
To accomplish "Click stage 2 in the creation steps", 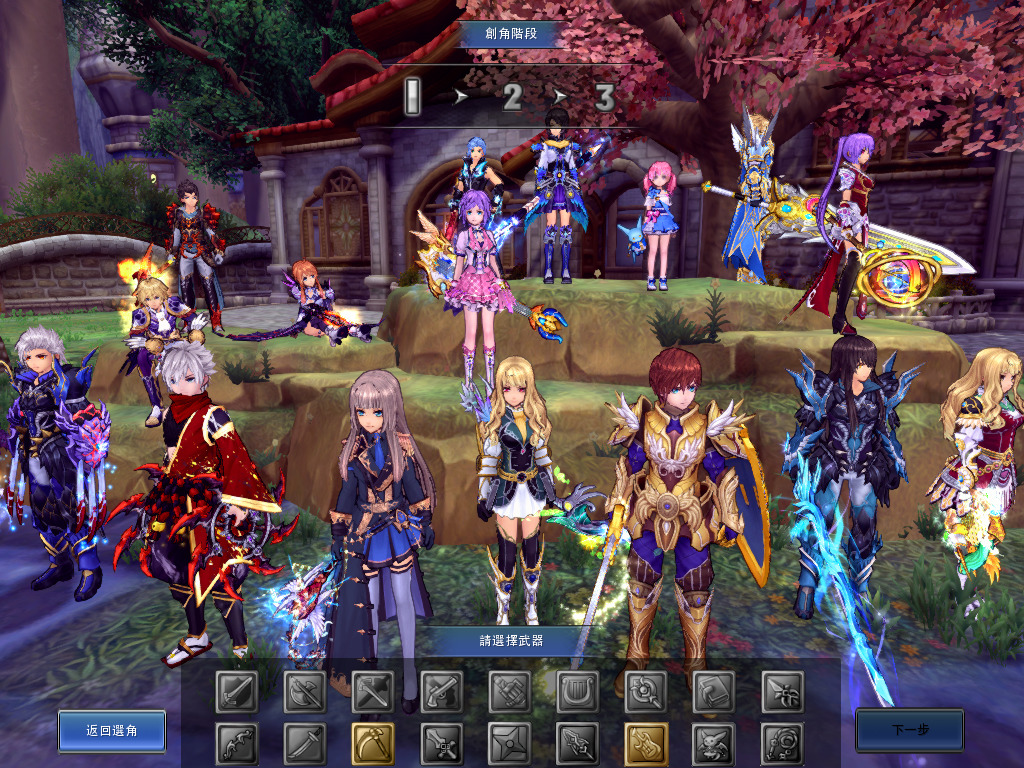I will point(512,98).
